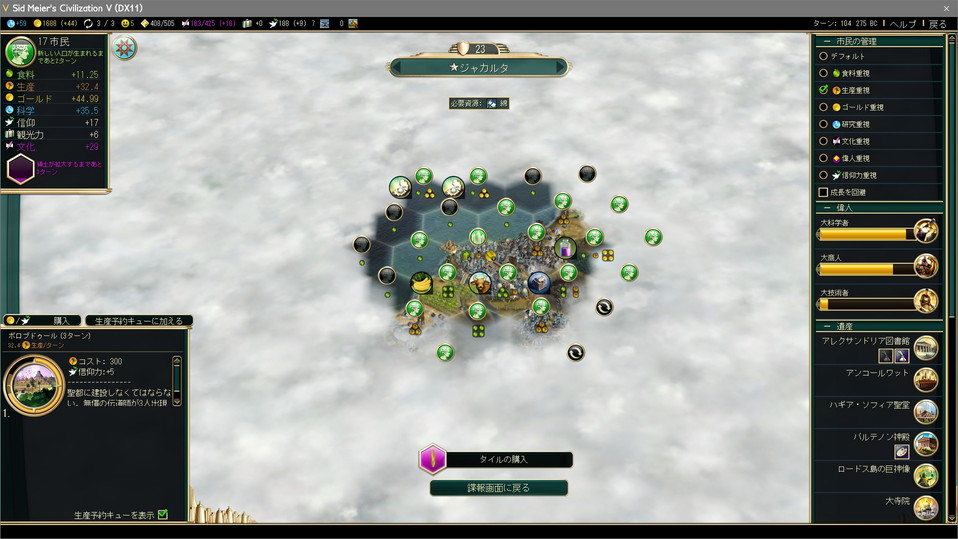The image size is (958, 539).
Task: Click 戻る in the top bar
Action: click(x=937, y=23)
